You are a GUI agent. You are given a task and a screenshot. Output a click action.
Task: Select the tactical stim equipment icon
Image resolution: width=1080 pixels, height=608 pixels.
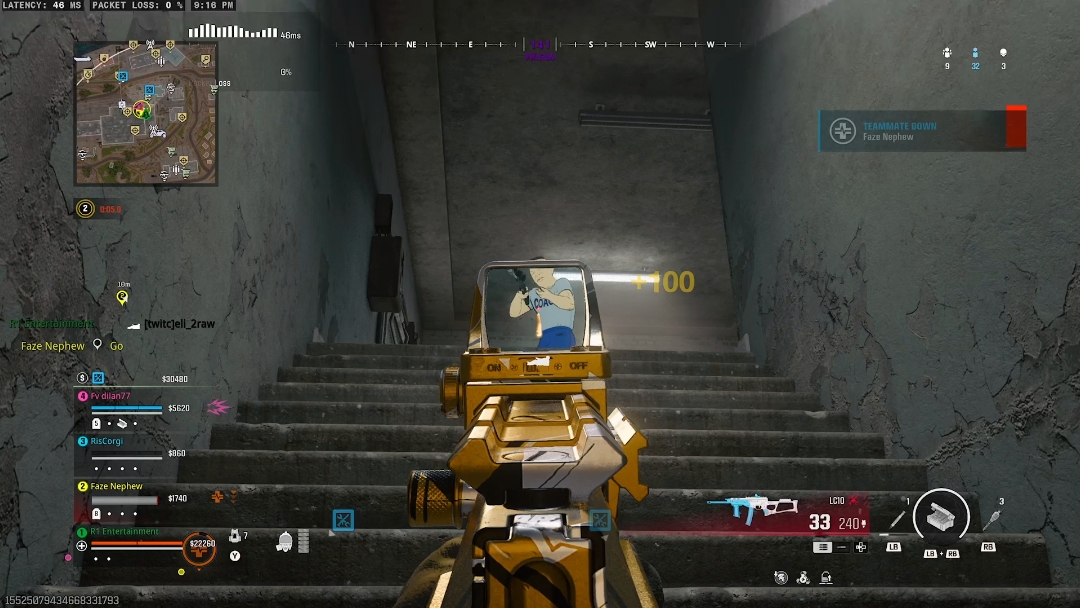[x=896, y=518]
